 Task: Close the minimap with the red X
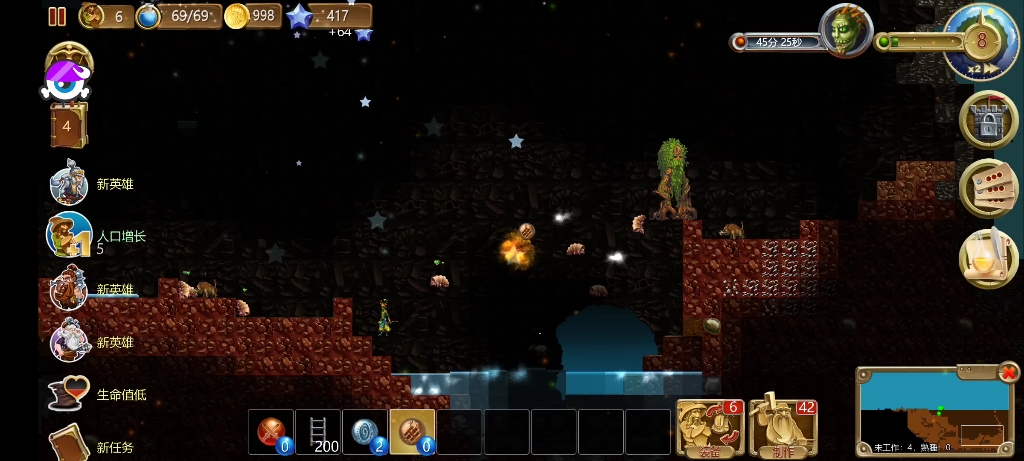1006,374
